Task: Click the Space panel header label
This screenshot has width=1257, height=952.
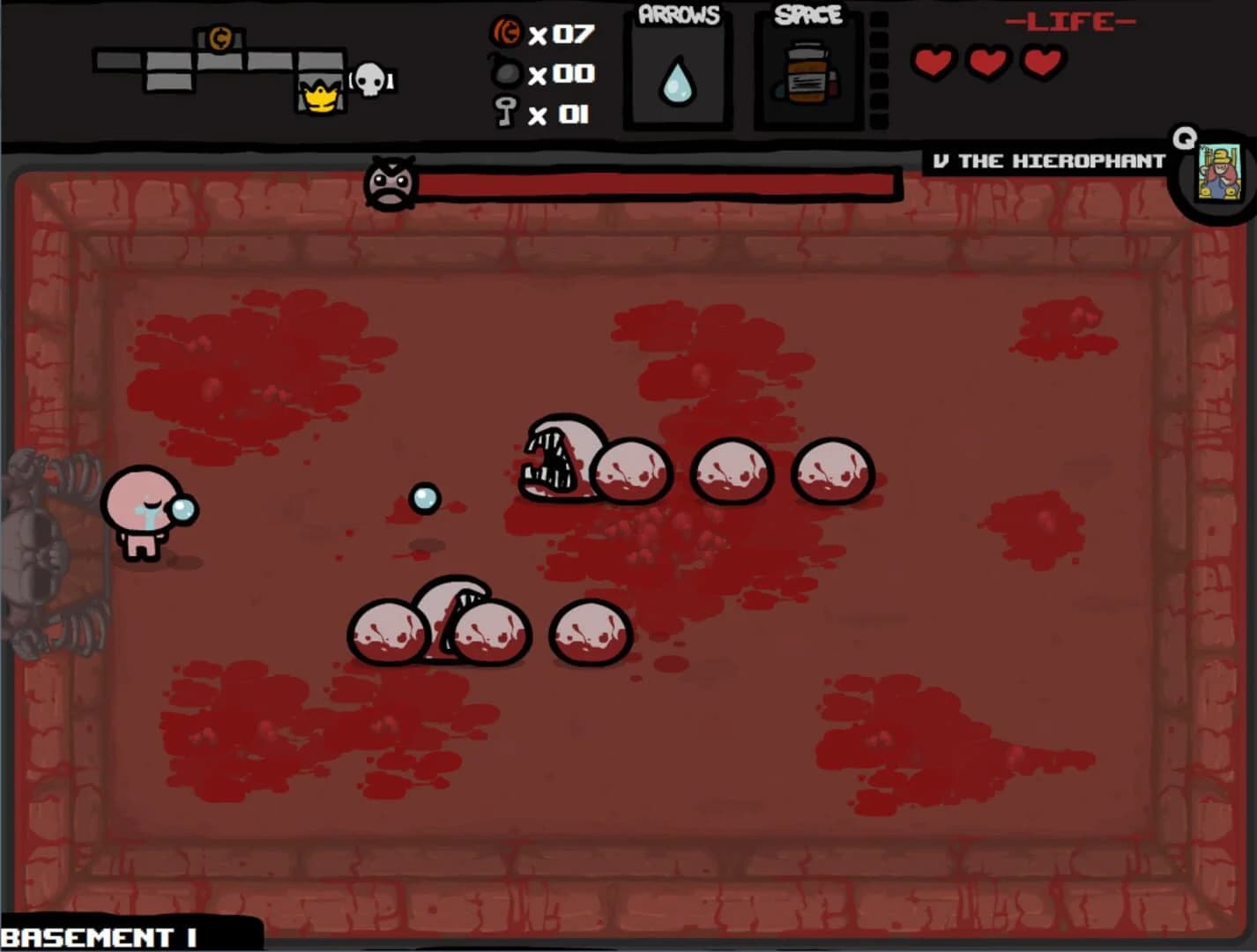Action: point(807,13)
